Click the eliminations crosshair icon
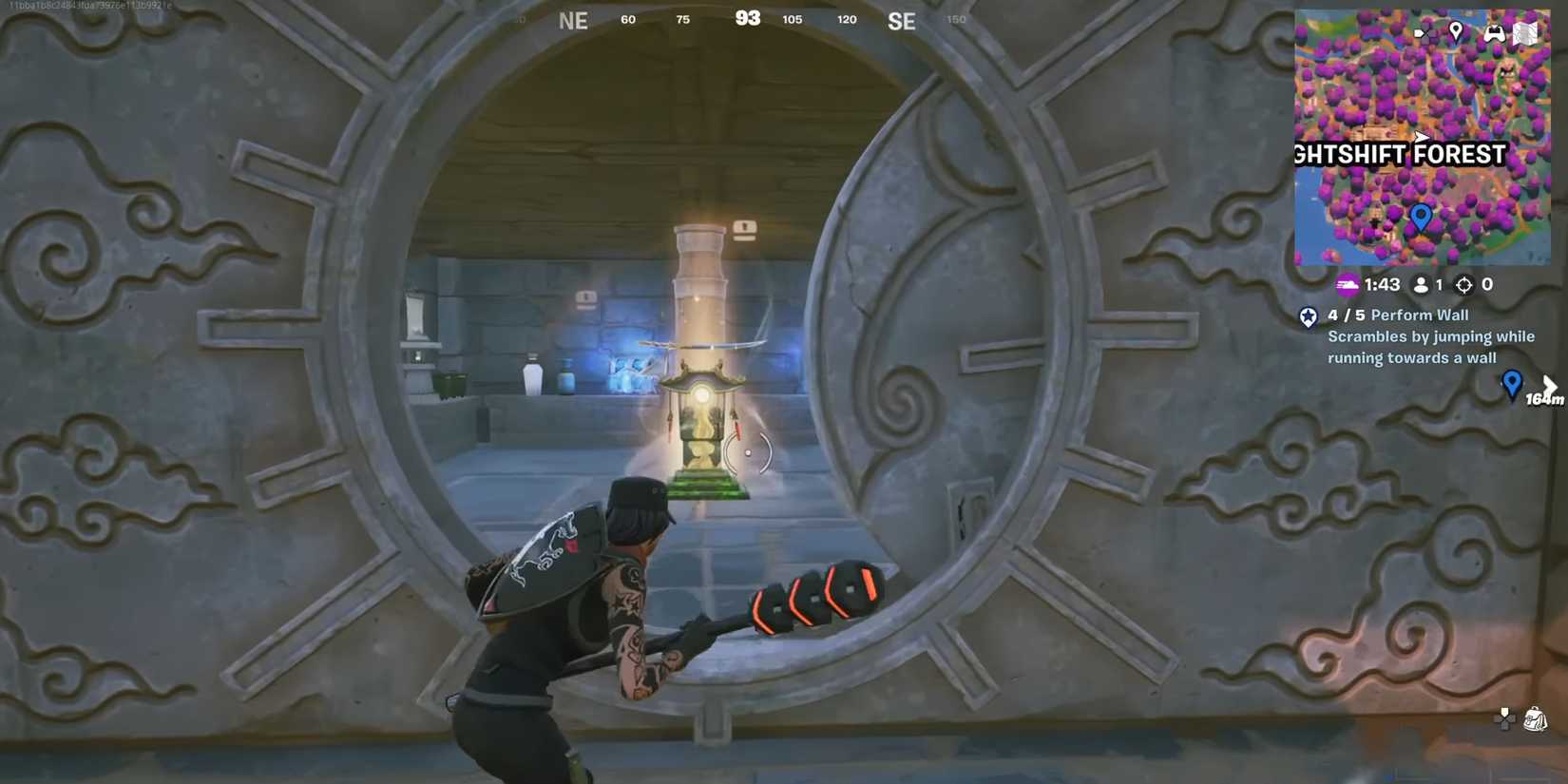1568x784 pixels. 1464,284
